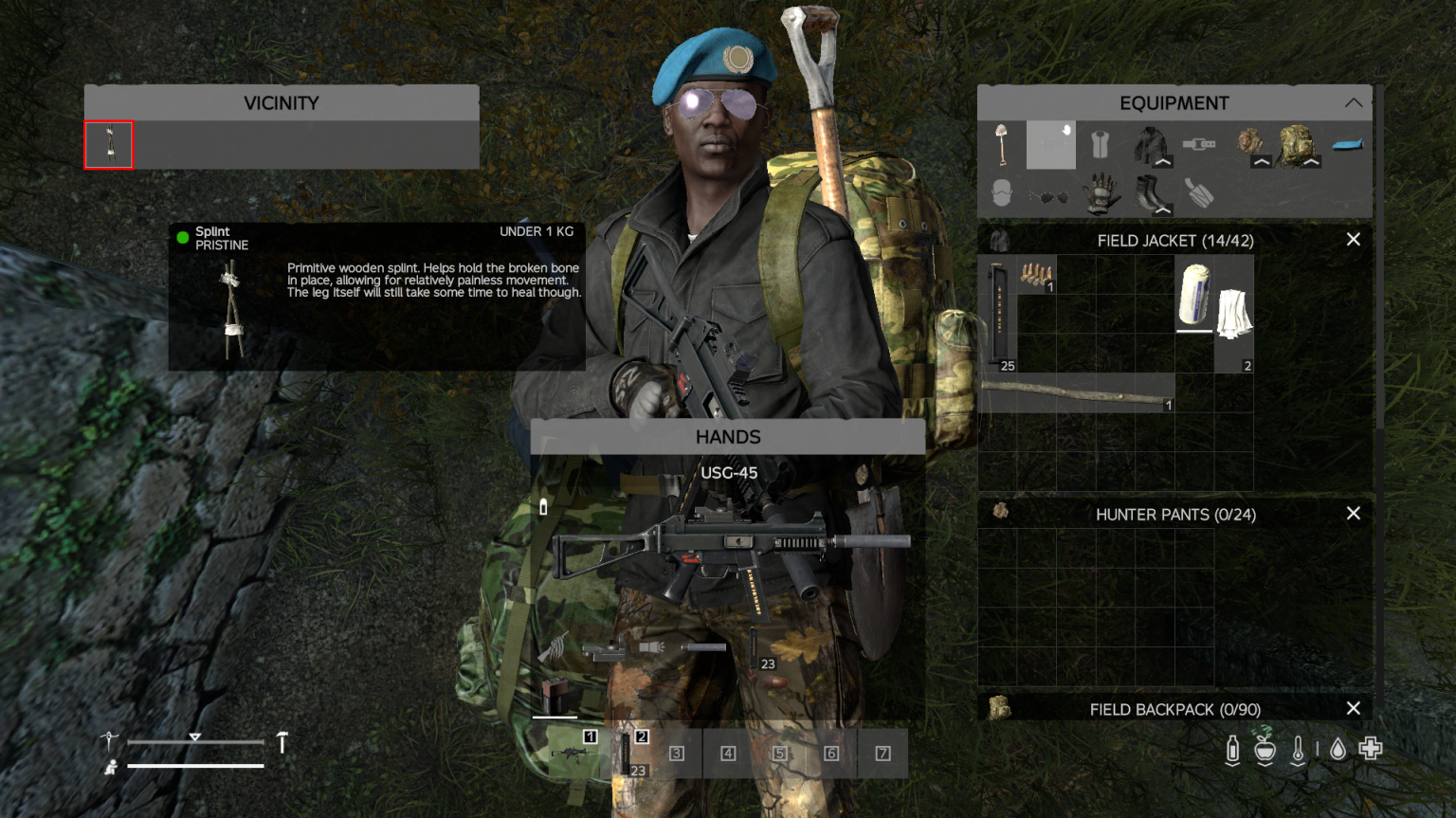The width and height of the screenshot is (1456, 818).
Task: Click the VICINITY panel header
Action: click(282, 102)
